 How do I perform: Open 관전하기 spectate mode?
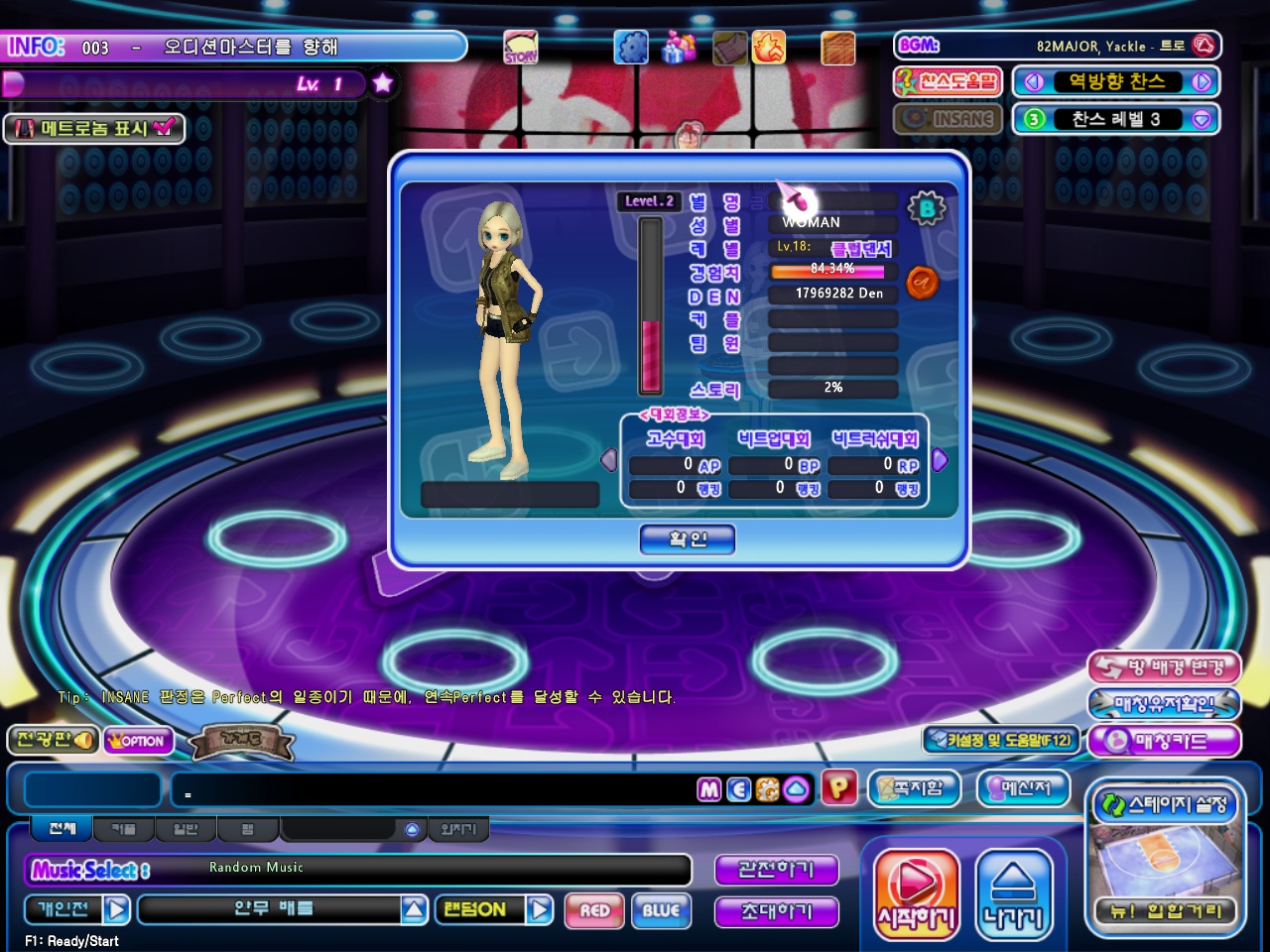click(x=776, y=870)
